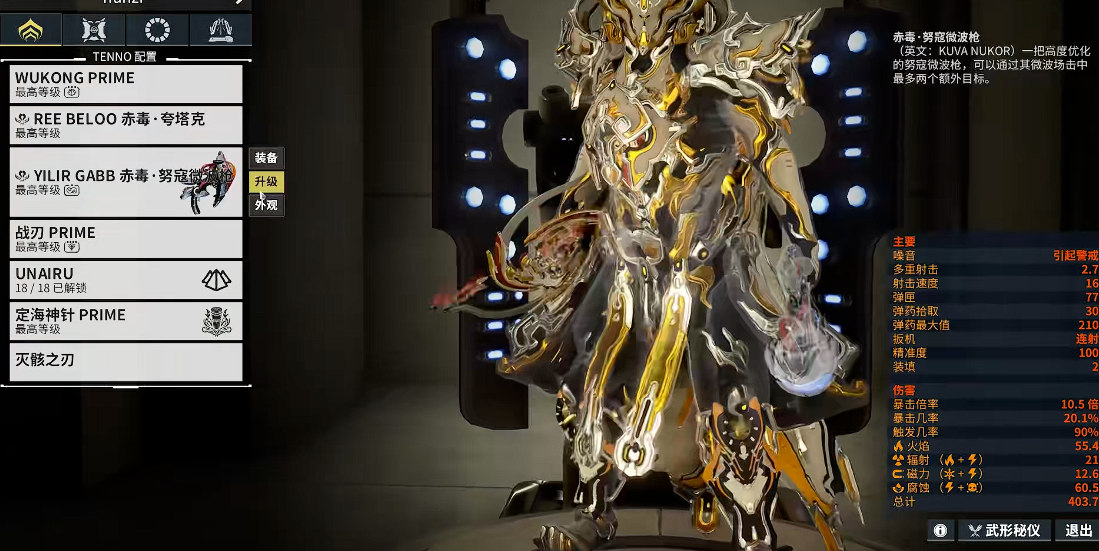Click the 退出 (Exit) button
The width and height of the screenshot is (1099, 551).
point(1078,530)
